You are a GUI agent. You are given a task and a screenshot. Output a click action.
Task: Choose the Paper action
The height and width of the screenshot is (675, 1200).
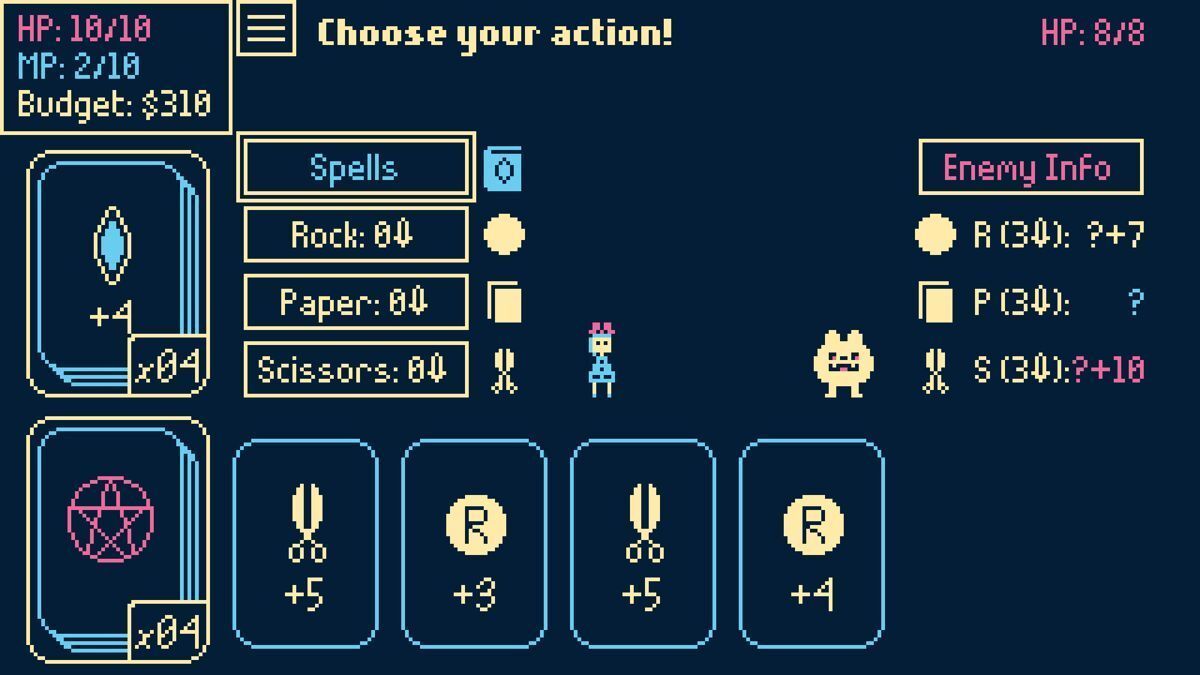[x=355, y=302]
